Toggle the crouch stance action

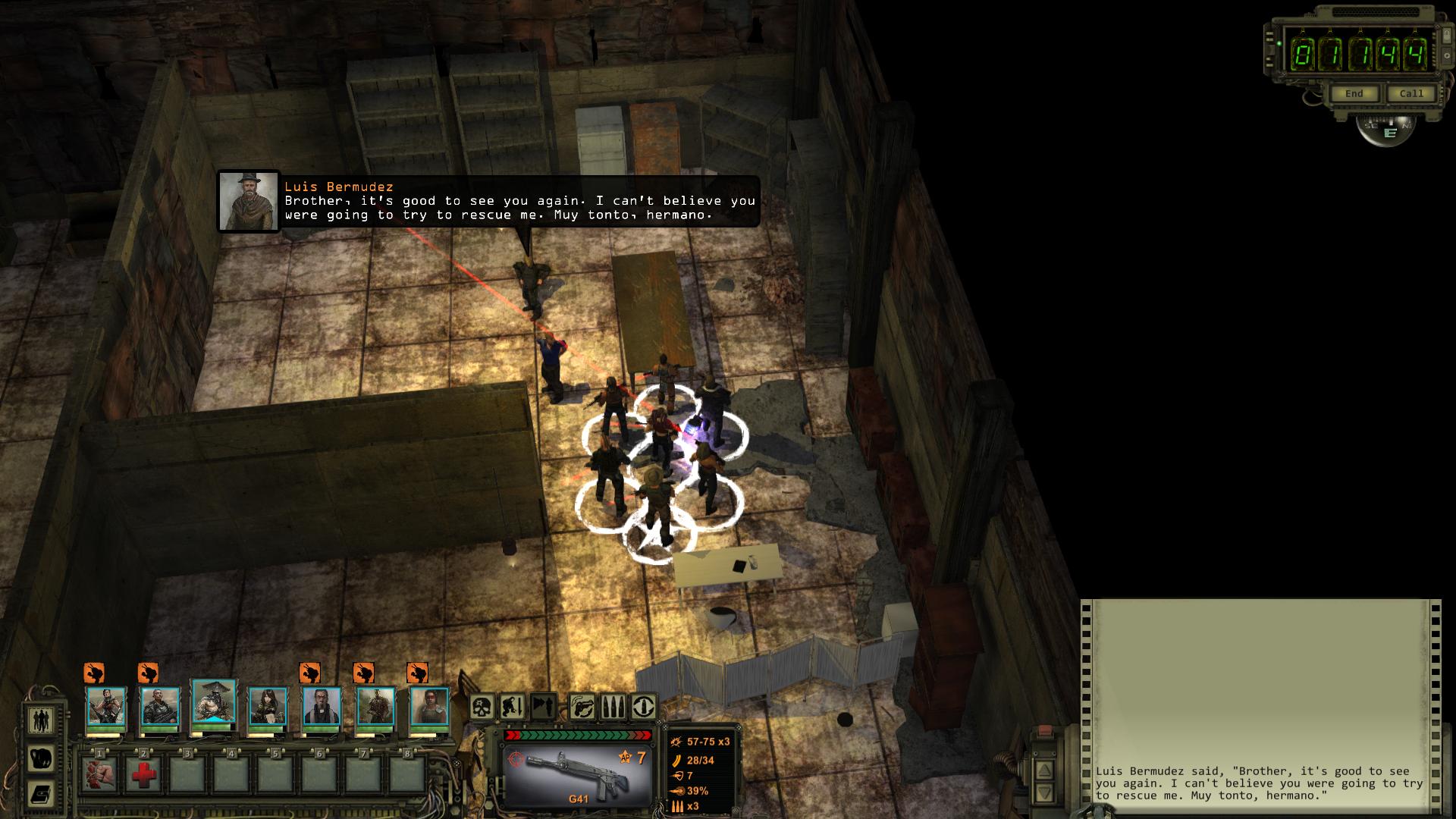[x=512, y=707]
